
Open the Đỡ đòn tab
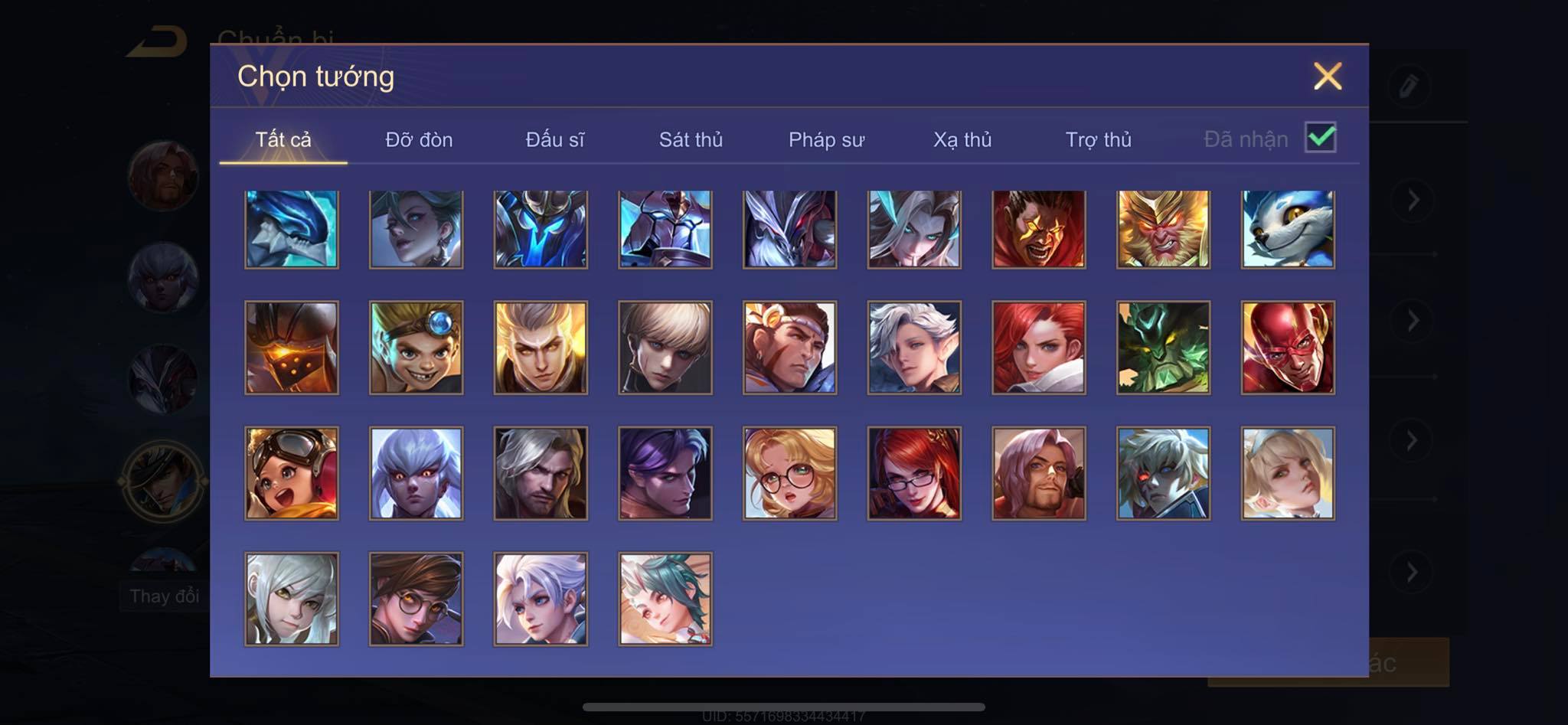(419, 139)
